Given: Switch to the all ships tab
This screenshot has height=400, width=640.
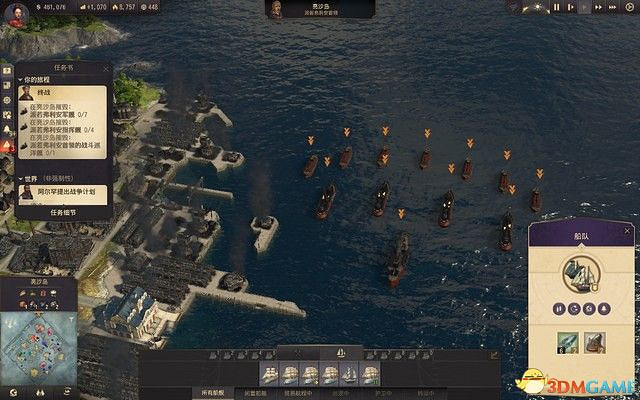Looking at the screenshot, I should click(x=214, y=393).
